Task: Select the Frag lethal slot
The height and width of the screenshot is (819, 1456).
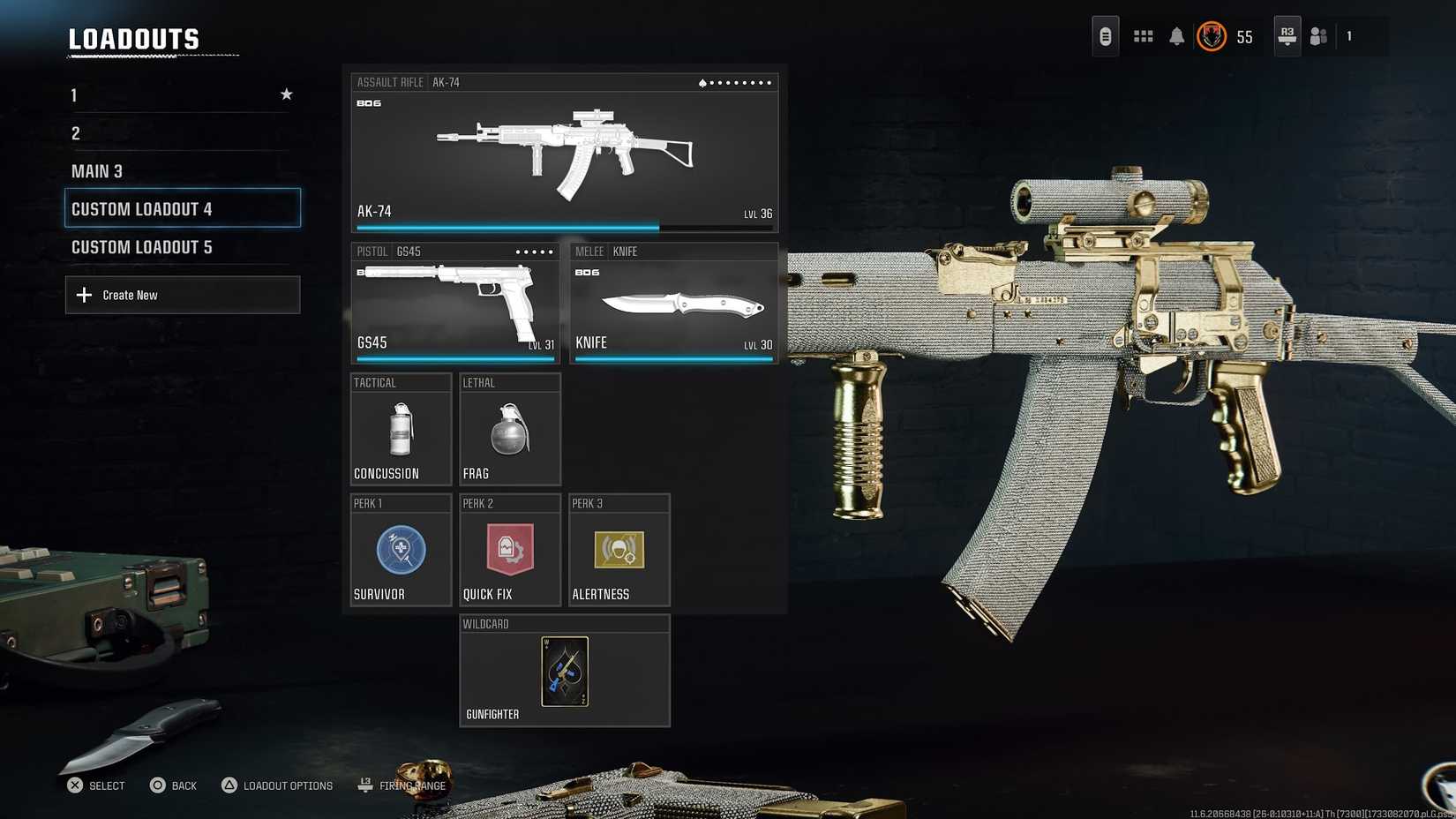Action: [510, 430]
